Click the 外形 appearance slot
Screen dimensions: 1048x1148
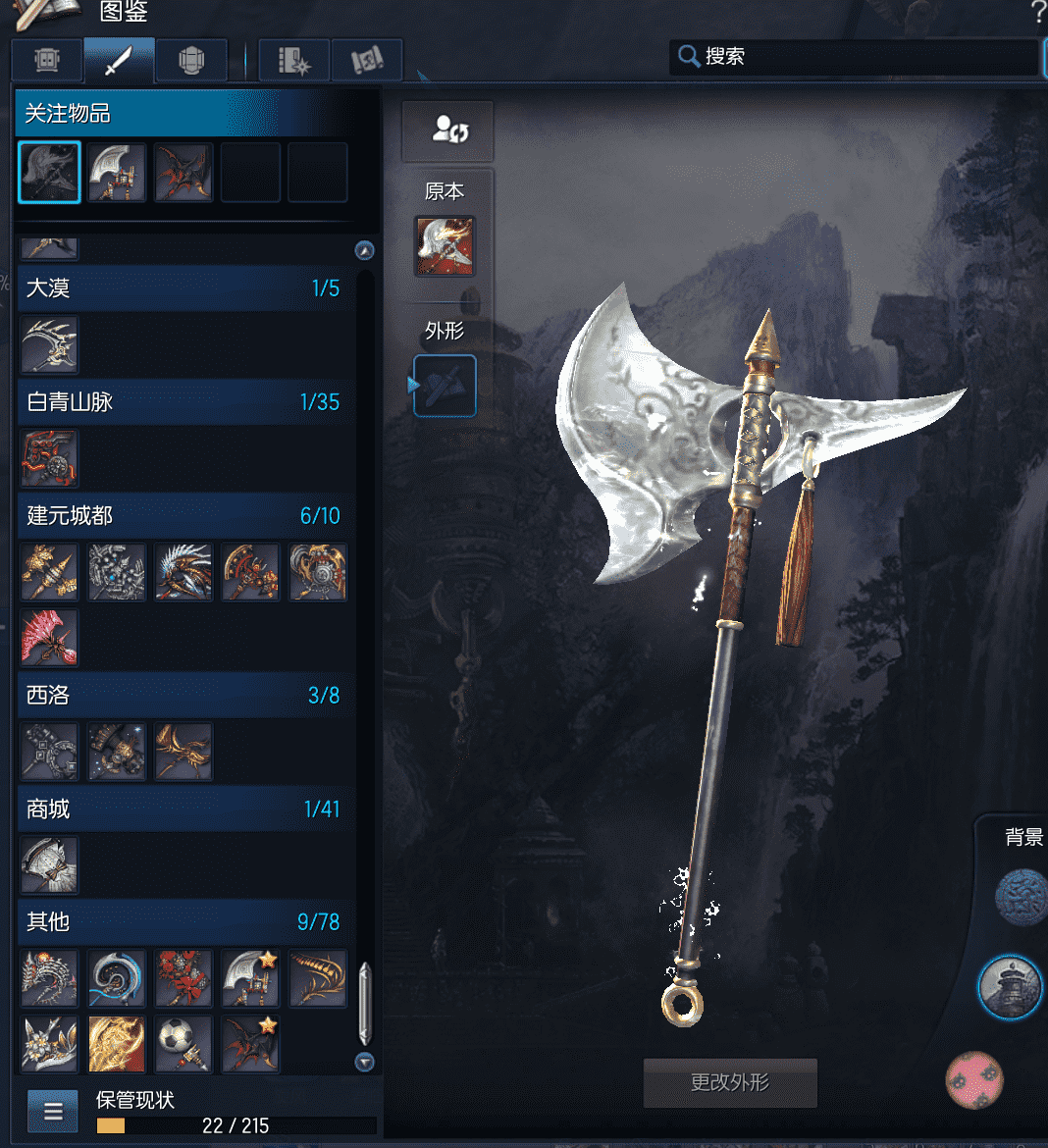(445, 386)
